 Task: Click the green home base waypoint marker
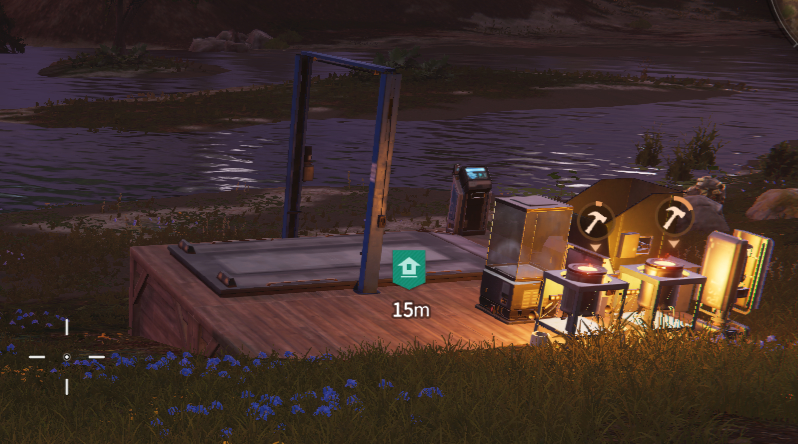tap(408, 269)
